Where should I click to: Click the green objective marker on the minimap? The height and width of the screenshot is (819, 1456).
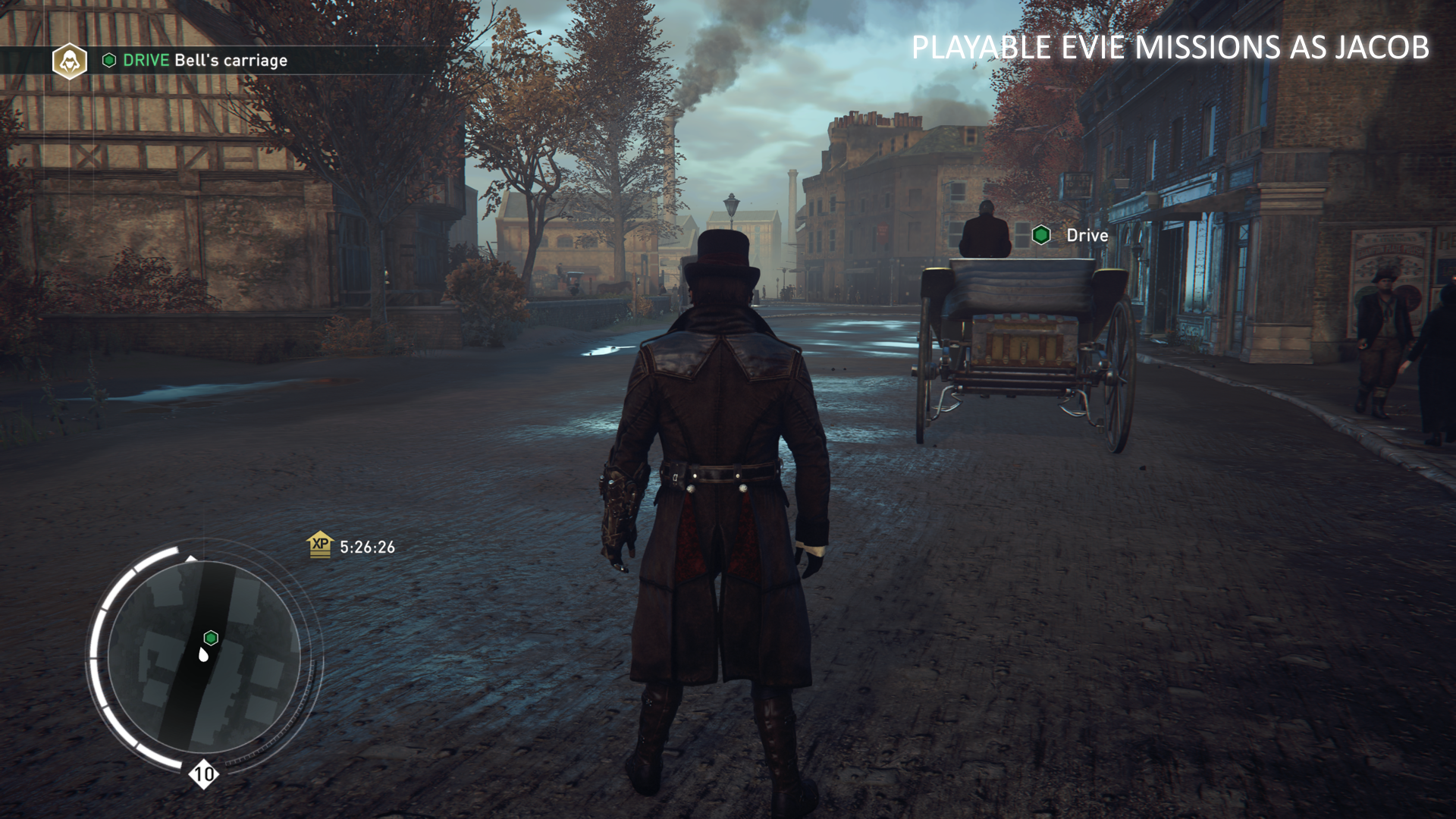pyautogui.click(x=212, y=638)
